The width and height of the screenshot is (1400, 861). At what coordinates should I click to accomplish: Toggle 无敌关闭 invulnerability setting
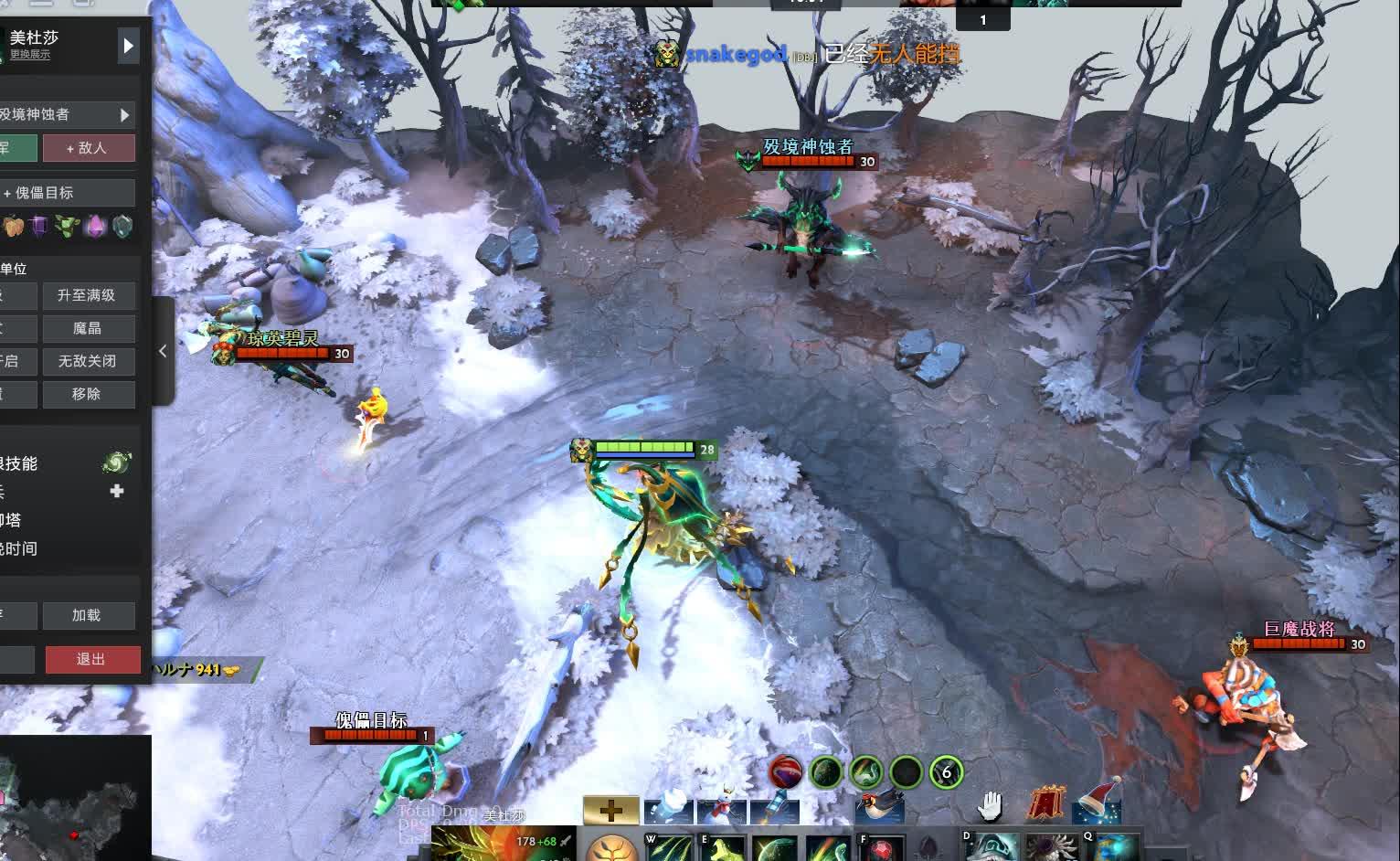(x=89, y=361)
